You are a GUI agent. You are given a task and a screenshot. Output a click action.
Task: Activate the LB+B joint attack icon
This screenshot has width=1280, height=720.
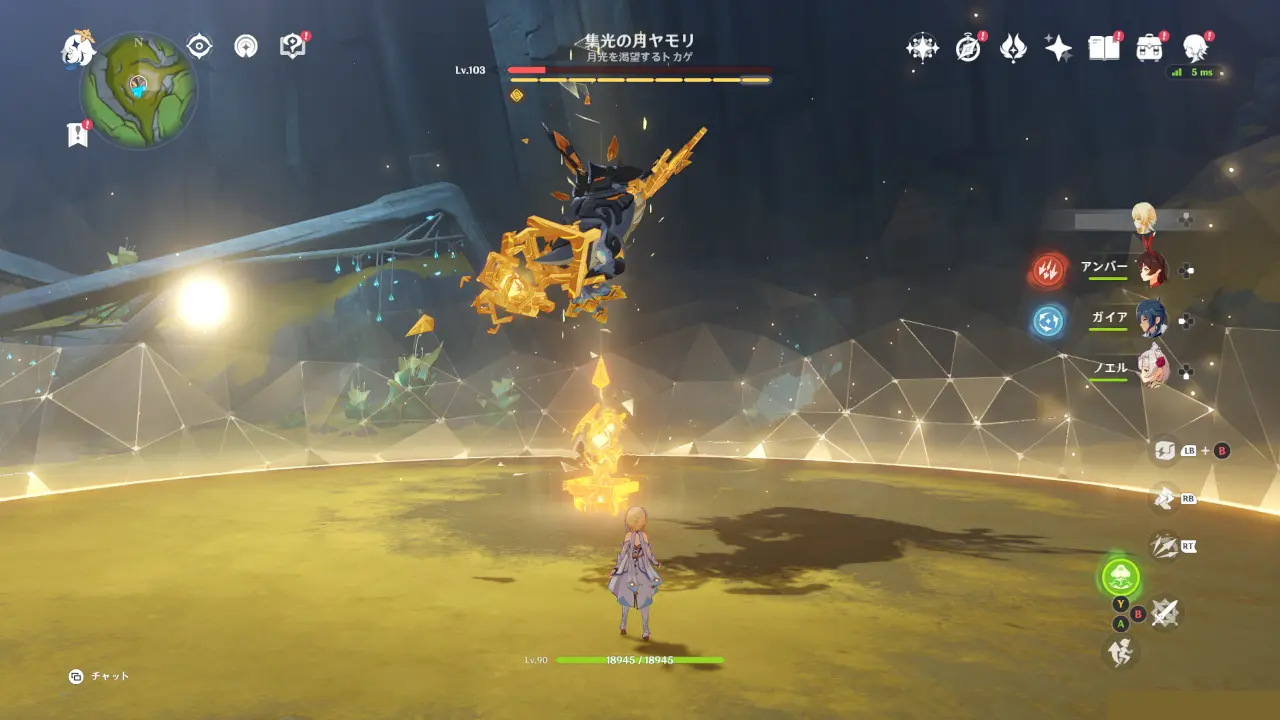click(1163, 450)
